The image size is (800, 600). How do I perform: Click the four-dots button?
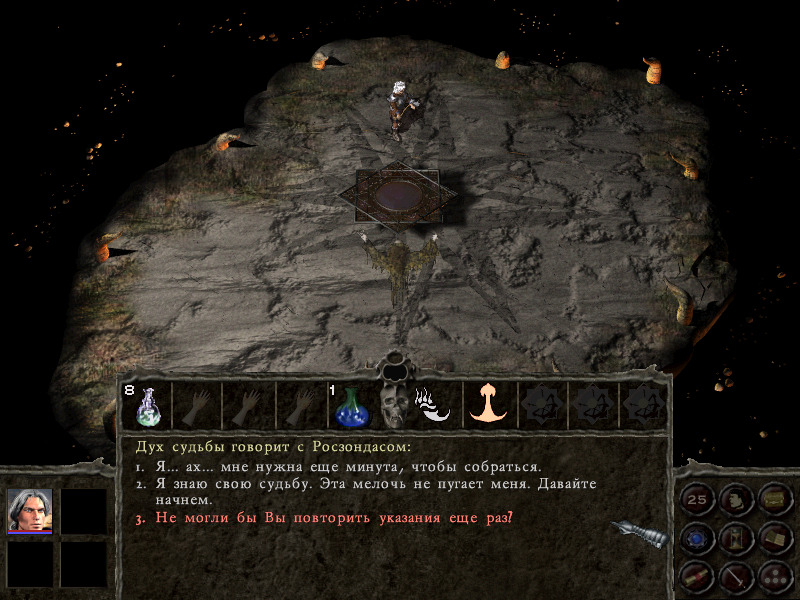click(x=774, y=576)
